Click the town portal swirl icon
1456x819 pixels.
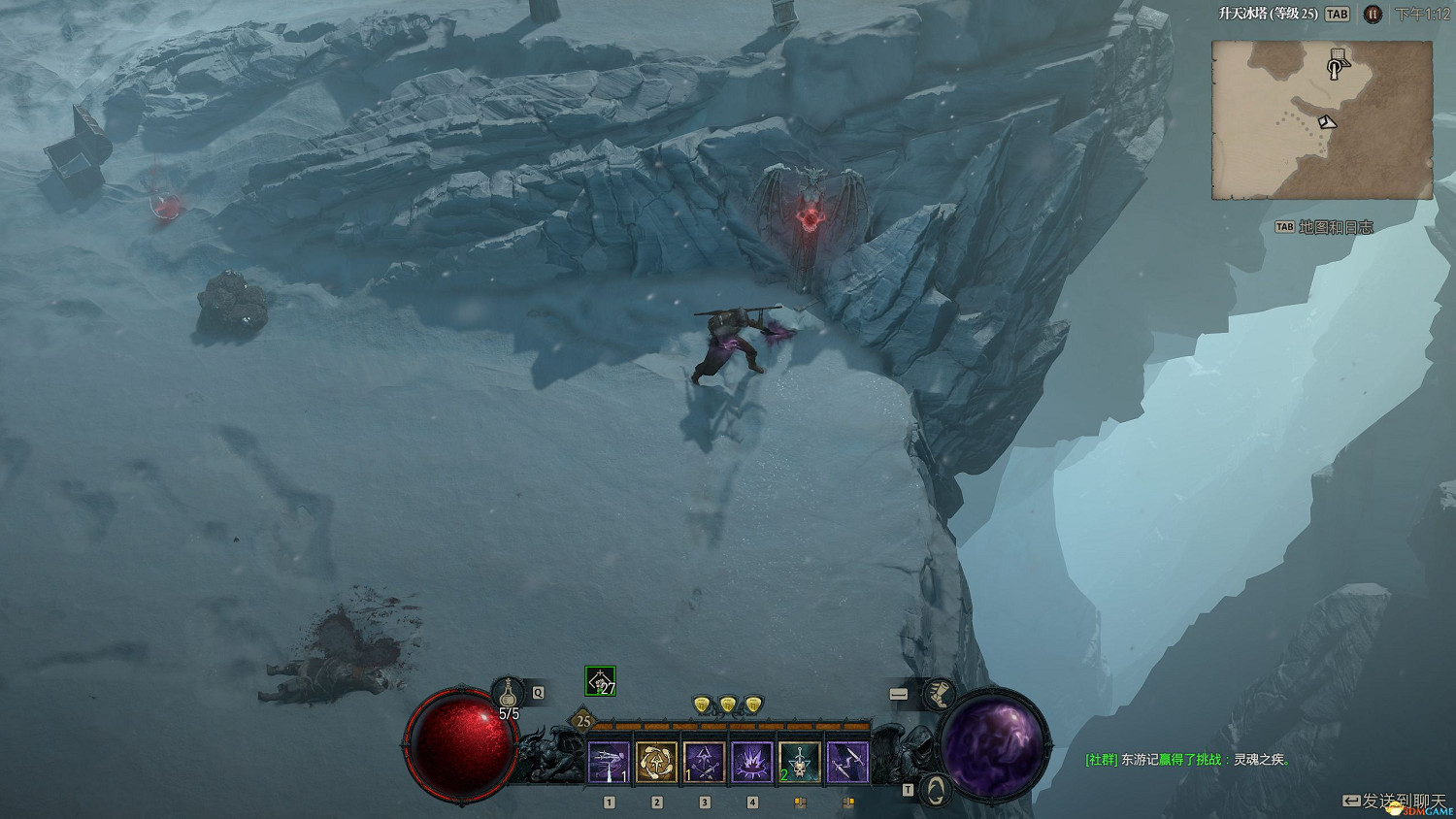point(935,787)
